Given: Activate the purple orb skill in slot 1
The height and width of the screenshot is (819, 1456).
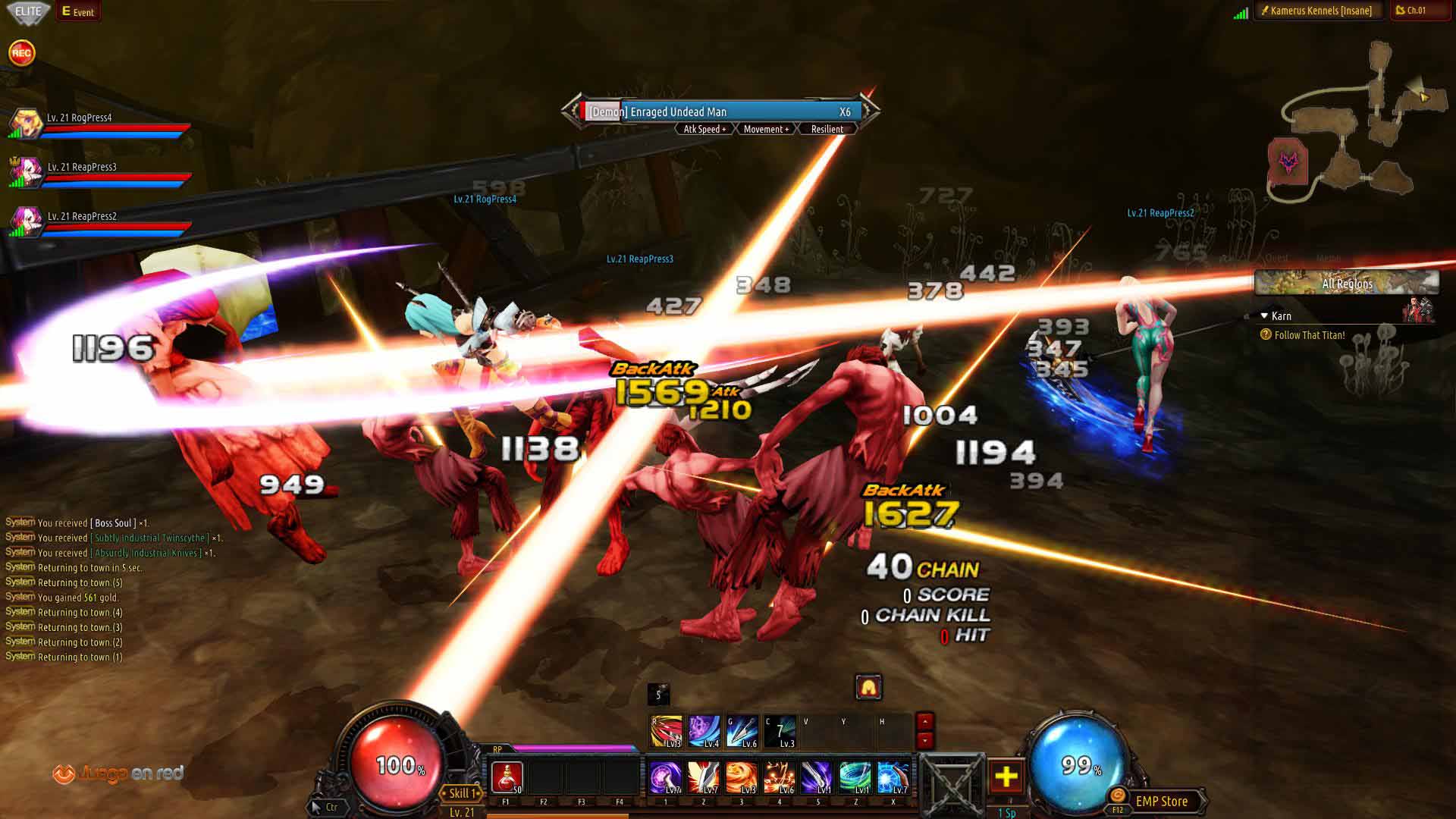Looking at the screenshot, I should coord(665,778).
